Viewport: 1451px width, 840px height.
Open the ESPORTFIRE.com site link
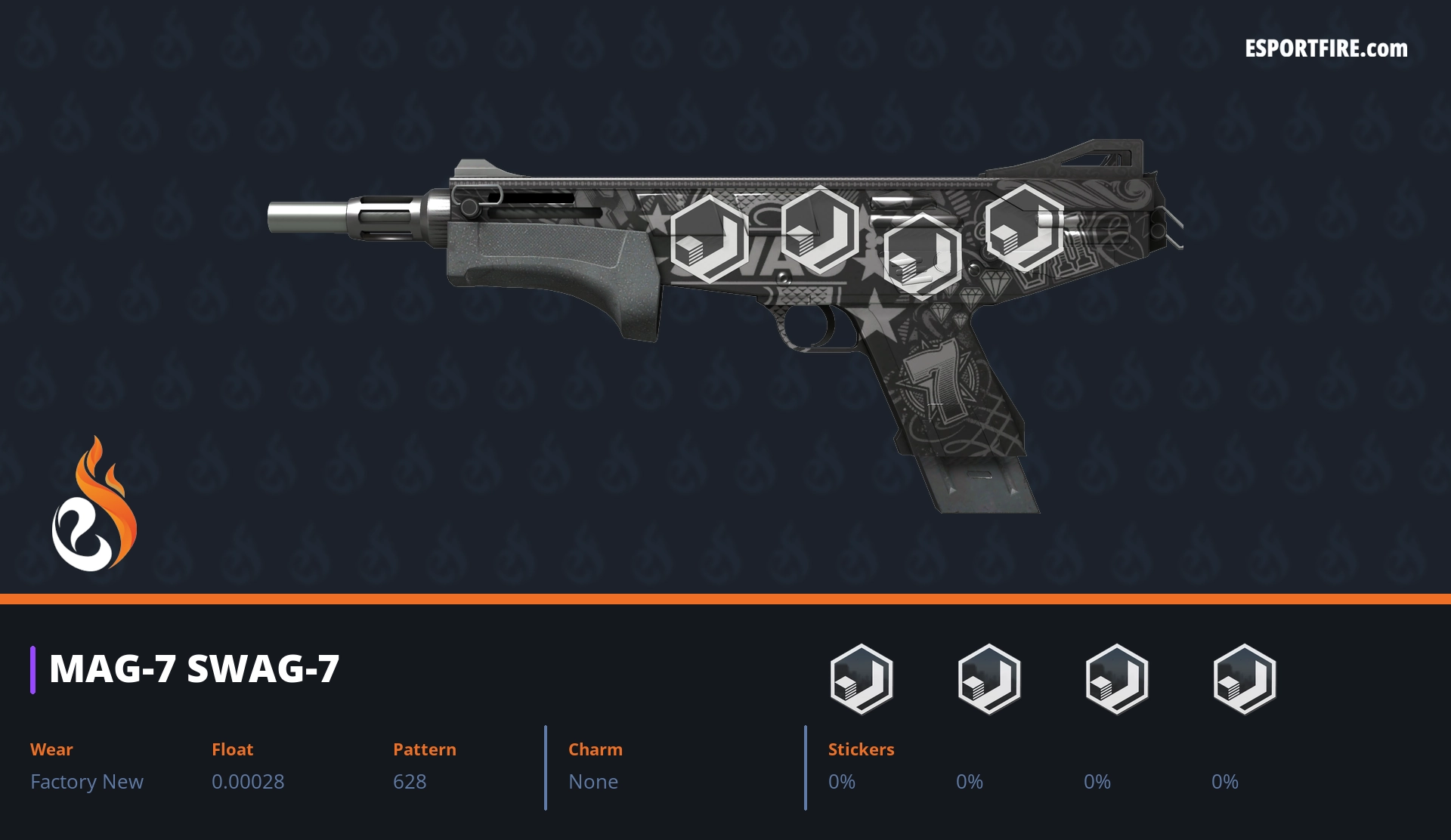[x=1326, y=49]
